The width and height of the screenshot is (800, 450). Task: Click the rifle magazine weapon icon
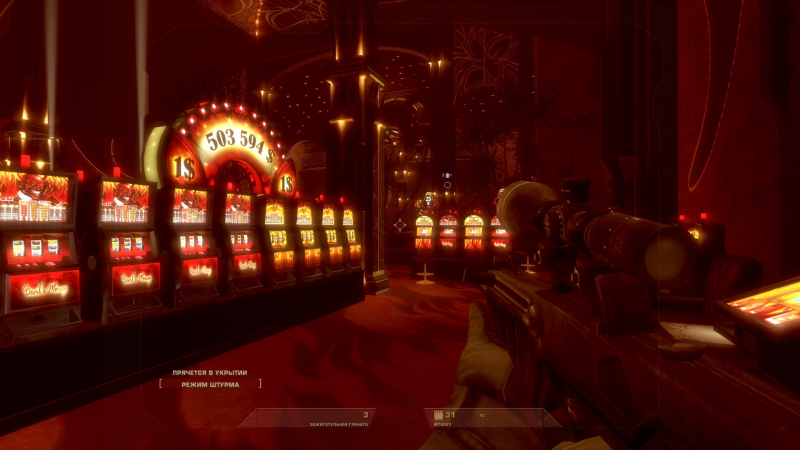(x=437, y=415)
